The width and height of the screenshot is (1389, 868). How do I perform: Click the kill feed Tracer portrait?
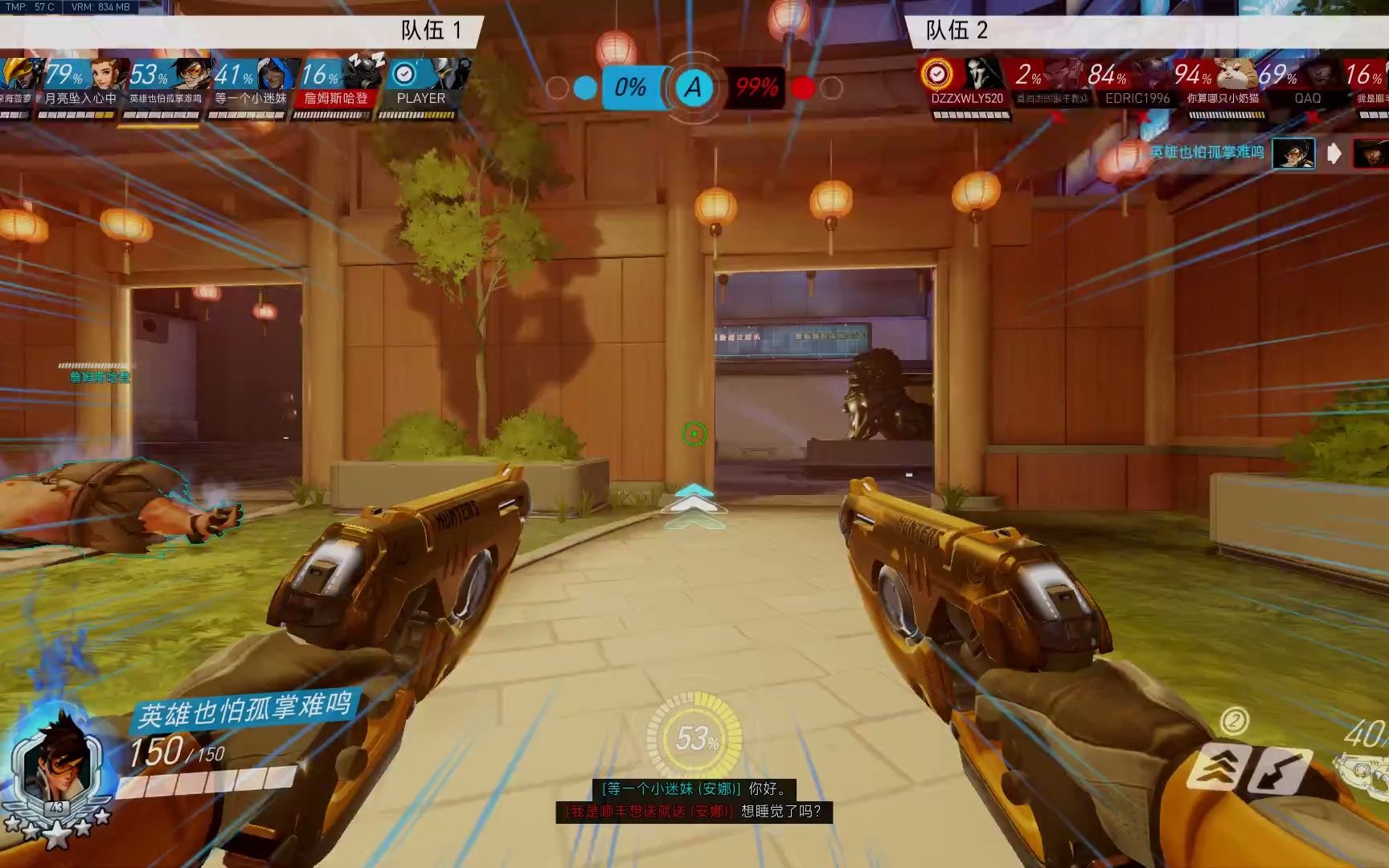click(1293, 153)
